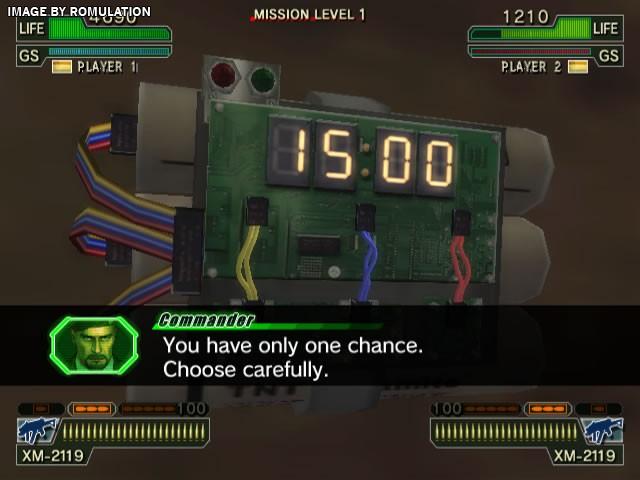Select Player 1's XM-2119 weapon icon
Image resolution: width=640 pixels, height=480 pixels.
coord(38,431)
